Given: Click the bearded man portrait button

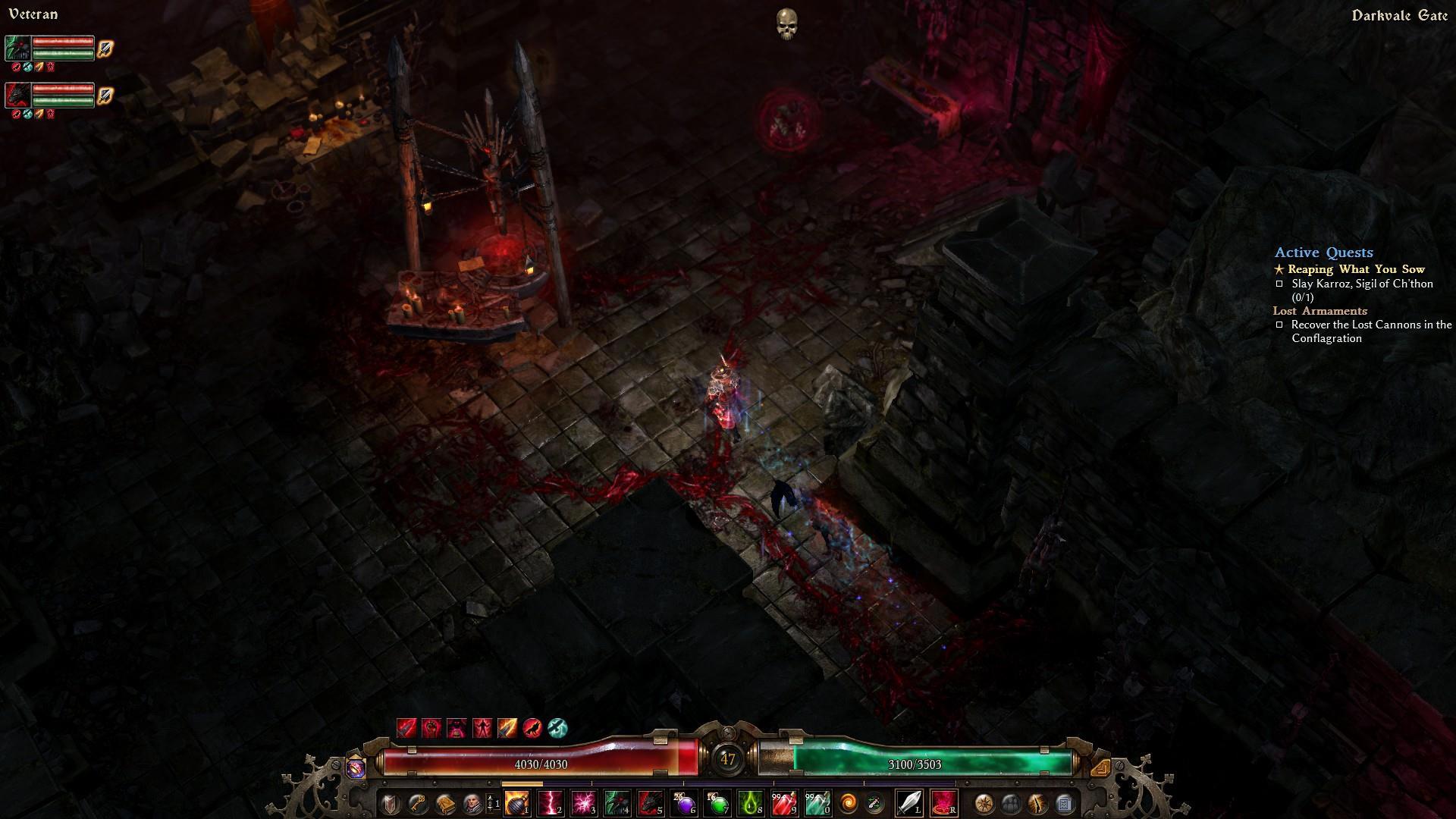Looking at the screenshot, I should coord(472,802).
